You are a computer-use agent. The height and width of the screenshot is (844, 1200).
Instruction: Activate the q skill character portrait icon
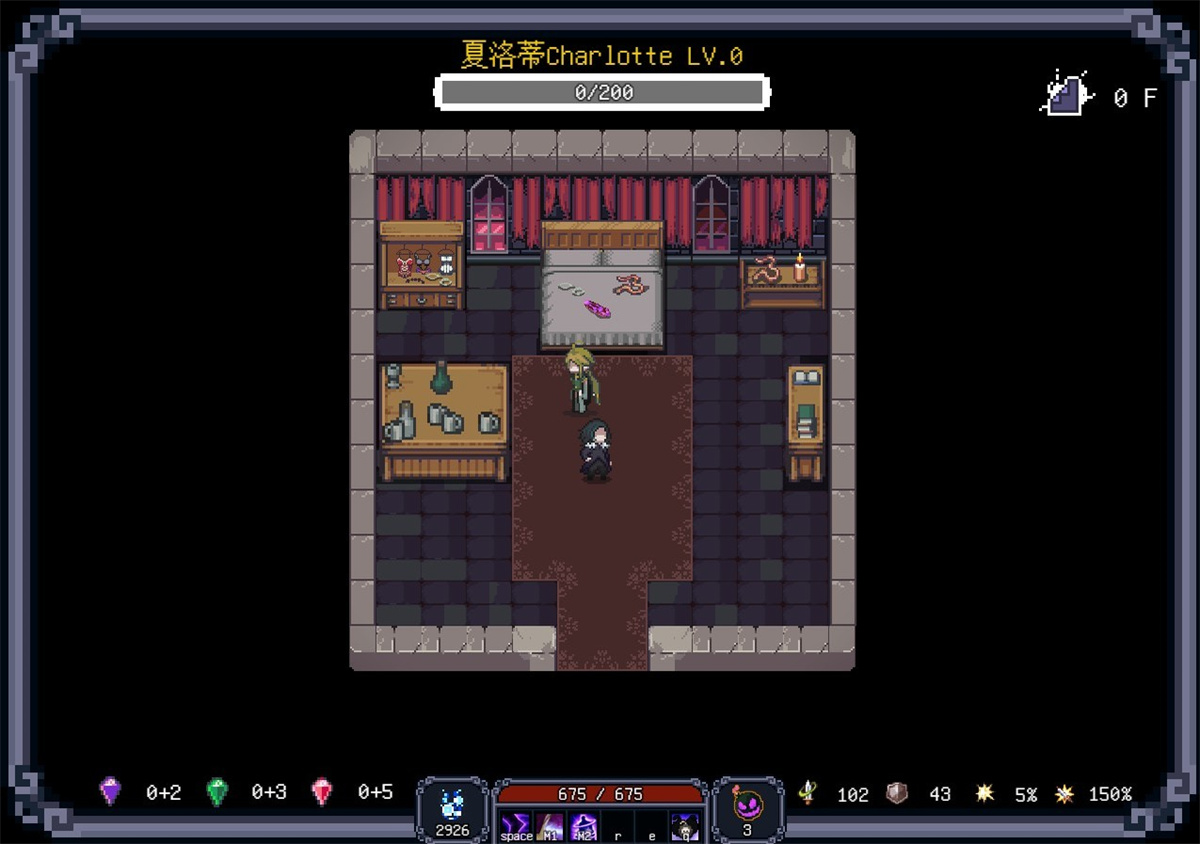tap(685, 826)
